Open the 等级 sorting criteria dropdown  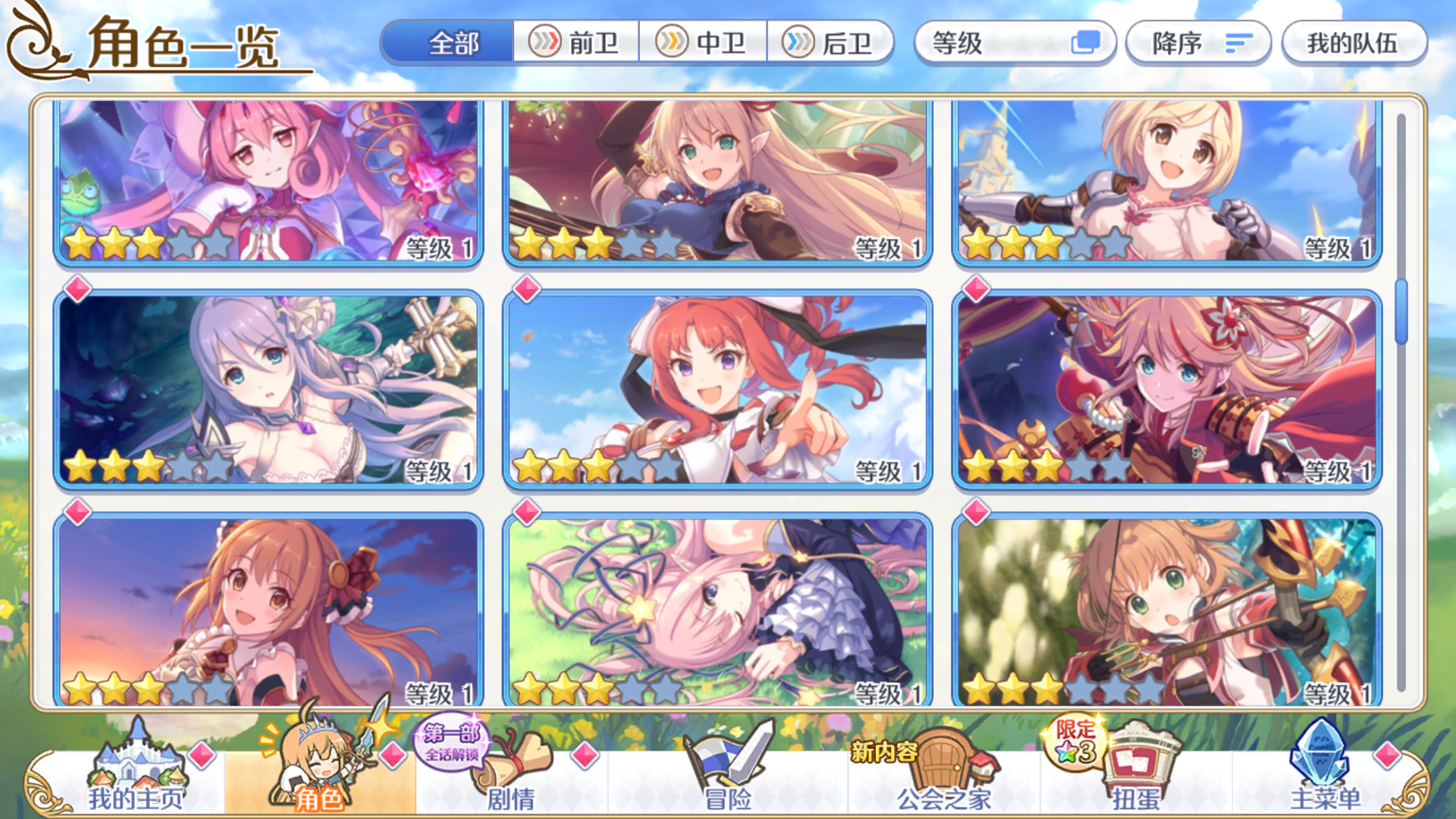tap(1016, 44)
